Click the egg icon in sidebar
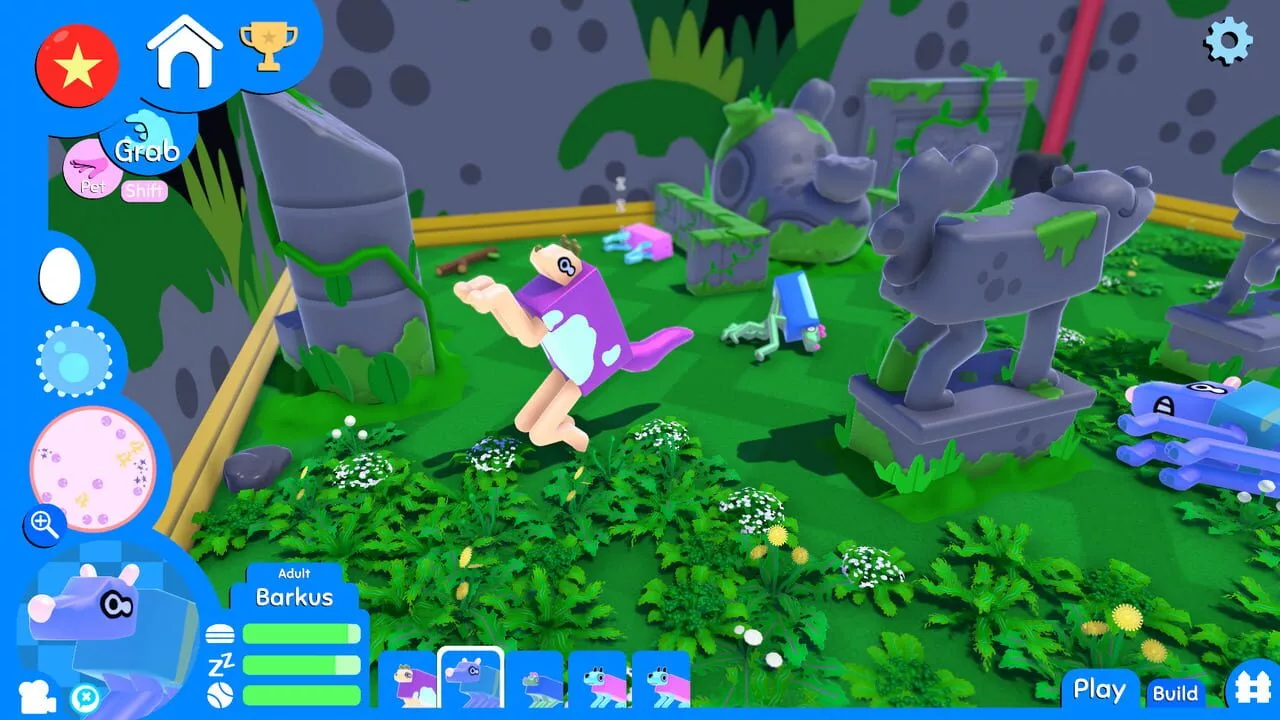 pos(57,277)
